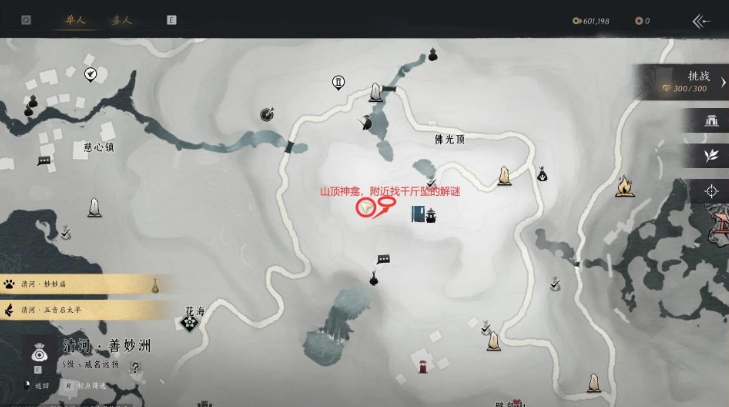
Task: Open the region exploration eye-bag icon
Action: (39, 353)
